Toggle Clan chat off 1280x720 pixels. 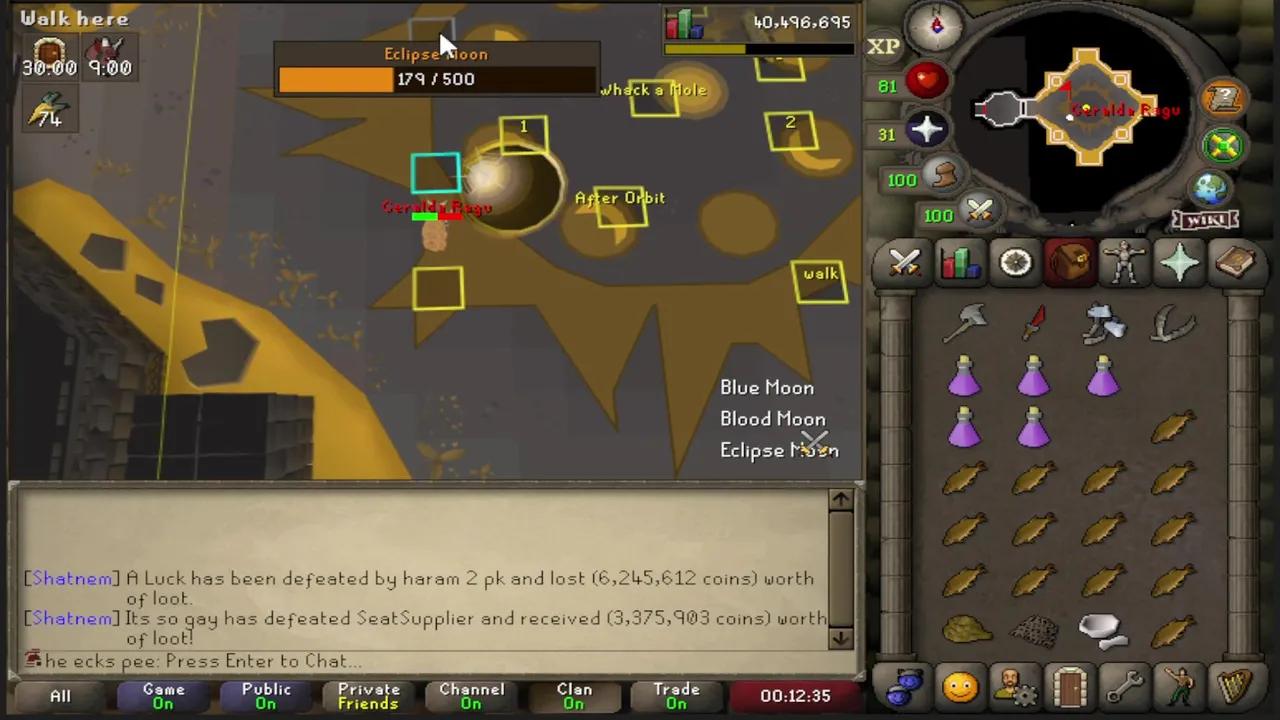[574, 695]
